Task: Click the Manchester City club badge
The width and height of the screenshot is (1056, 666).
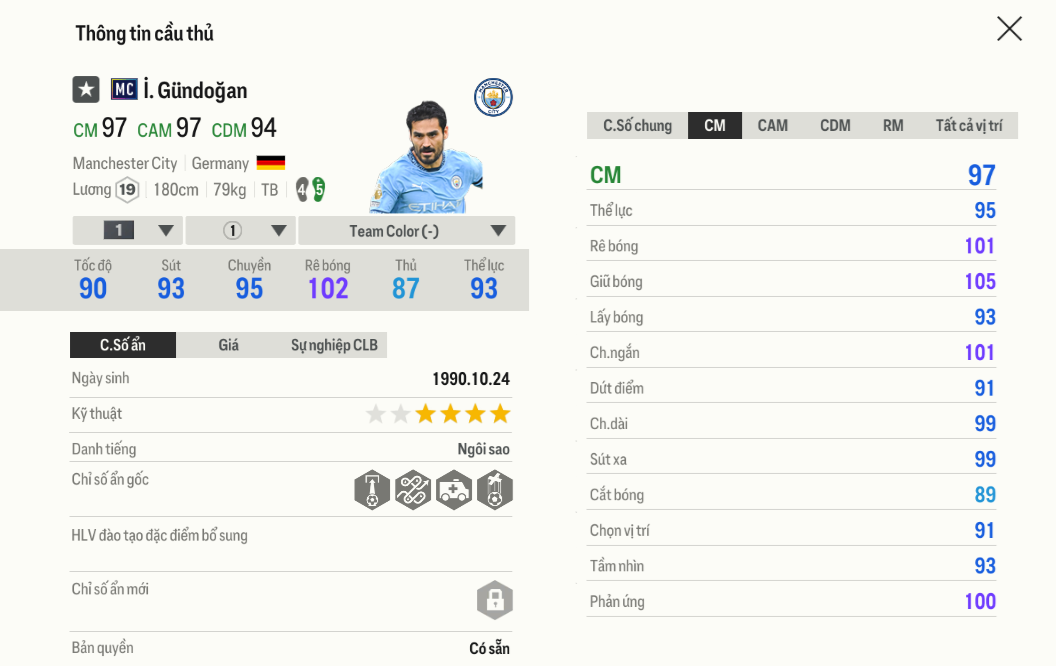Action: pos(493,98)
